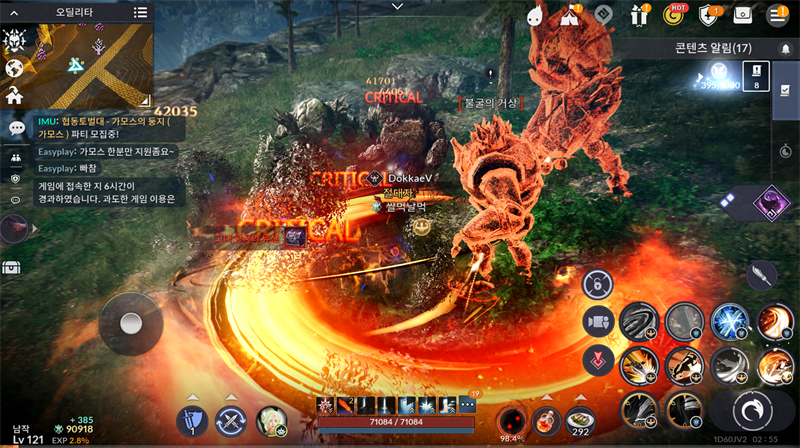Open the gift box rewards icon
The height and width of the screenshot is (448, 800).
click(x=639, y=15)
